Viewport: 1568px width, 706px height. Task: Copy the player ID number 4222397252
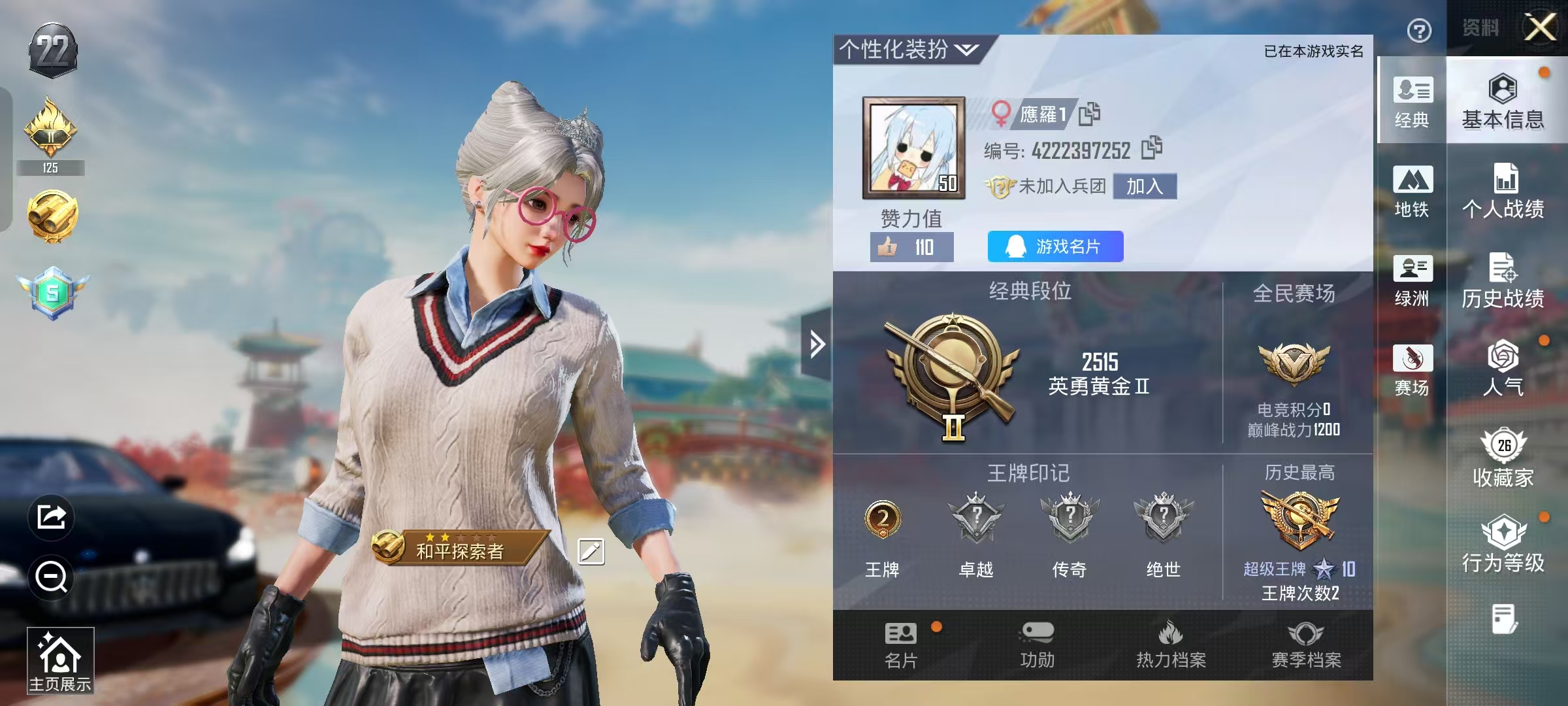coord(1151,148)
